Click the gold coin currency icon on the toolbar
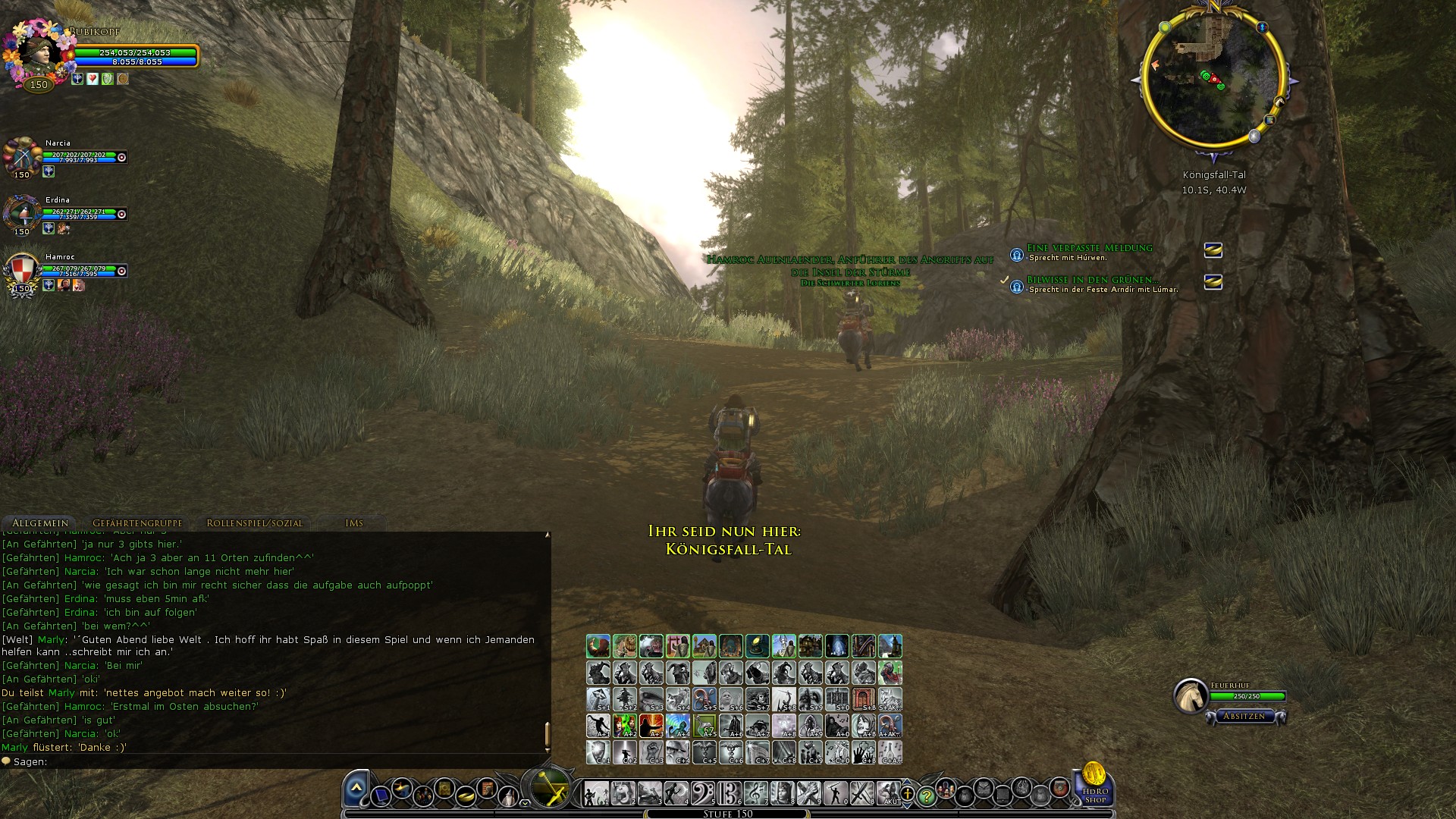 (x=464, y=794)
